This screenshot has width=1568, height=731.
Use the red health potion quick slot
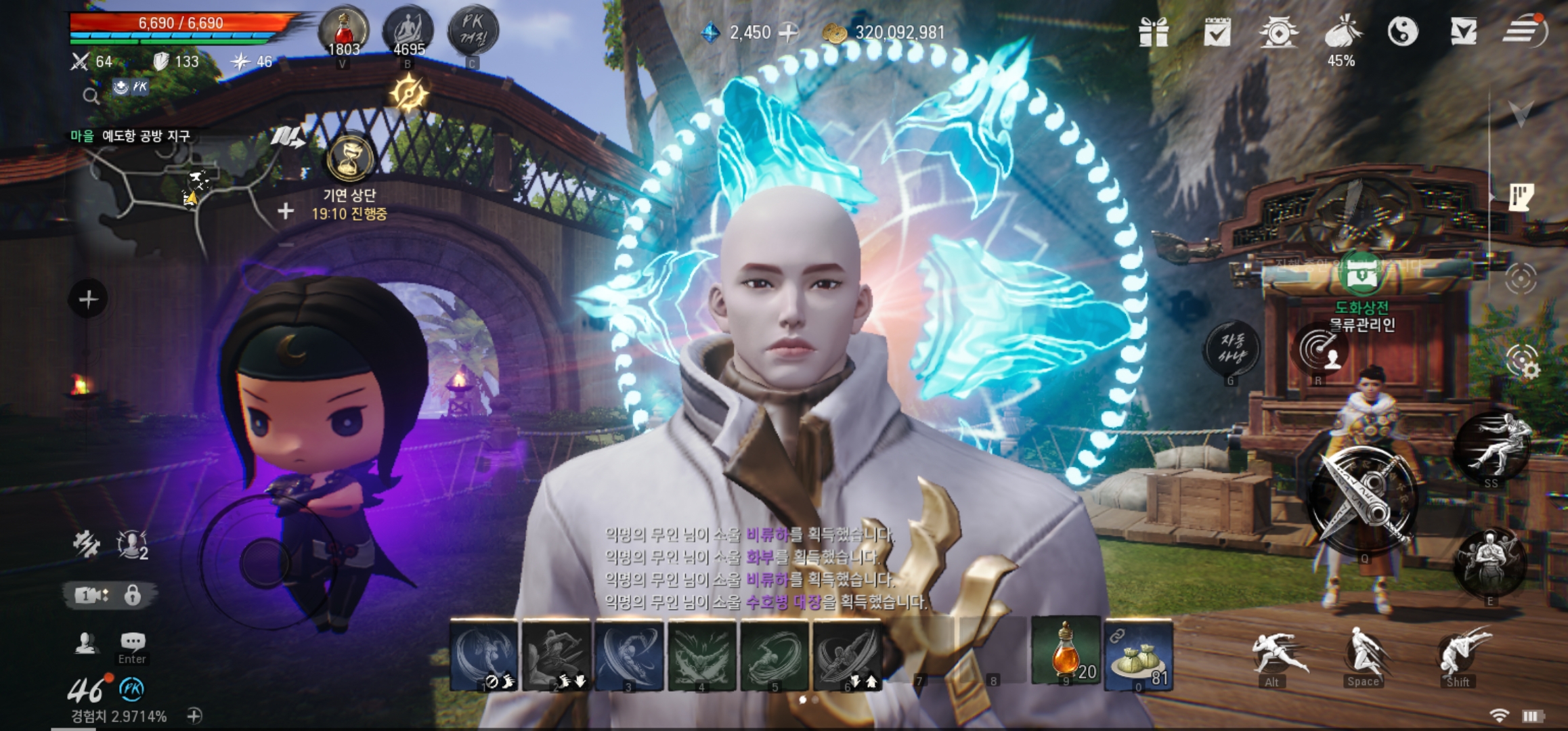[343, 32]
